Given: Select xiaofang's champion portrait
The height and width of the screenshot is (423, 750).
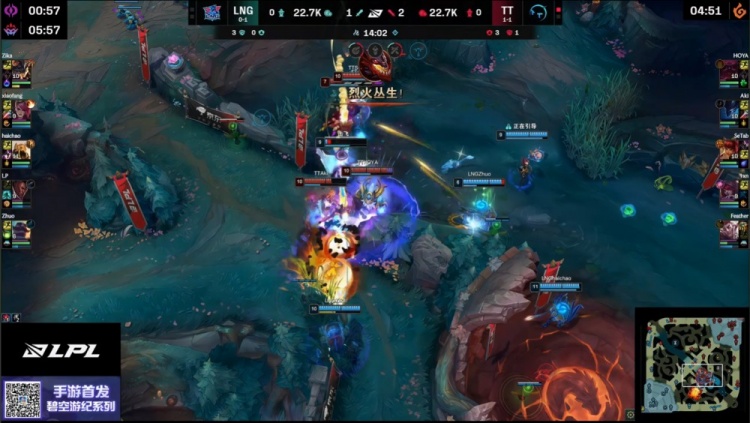Looking at the screenshot, I should (20, 112).
